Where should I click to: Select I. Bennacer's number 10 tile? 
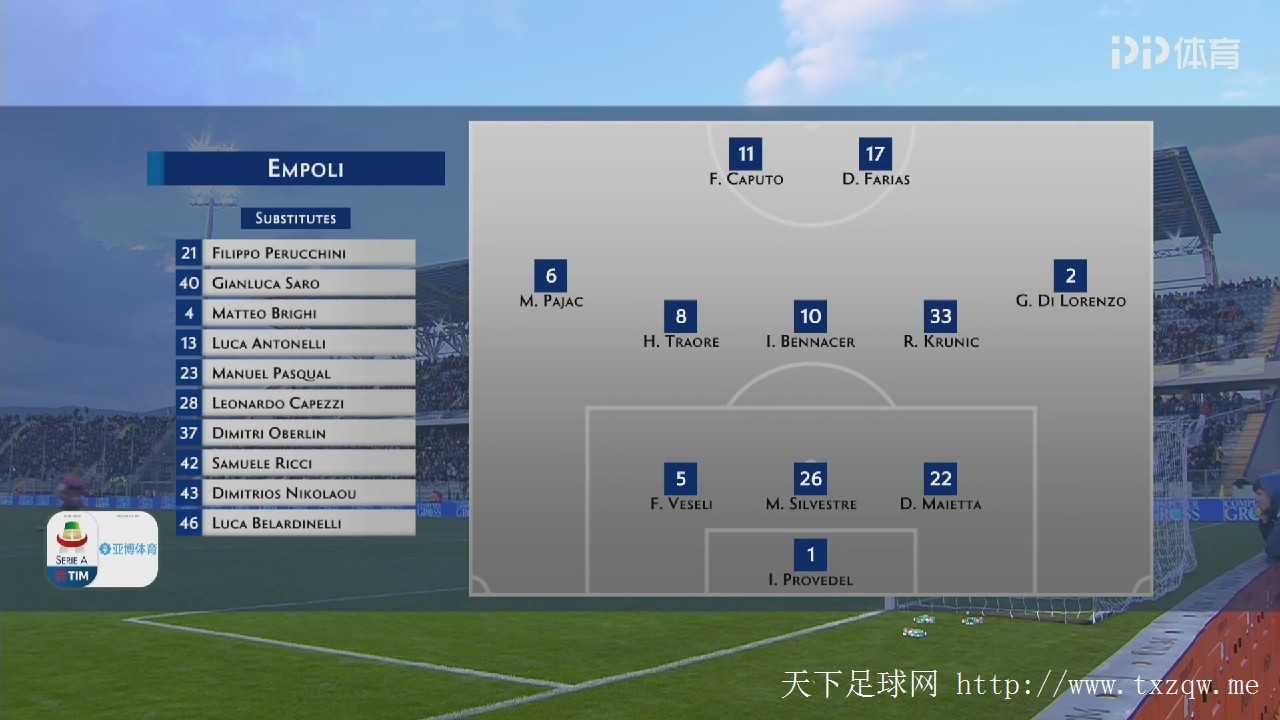point(810,317)
